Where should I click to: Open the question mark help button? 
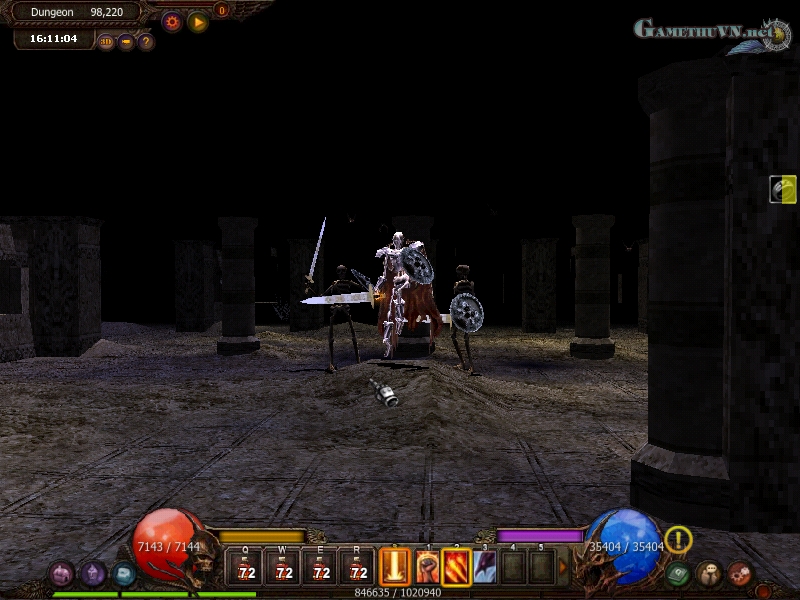tap(146, 42)
